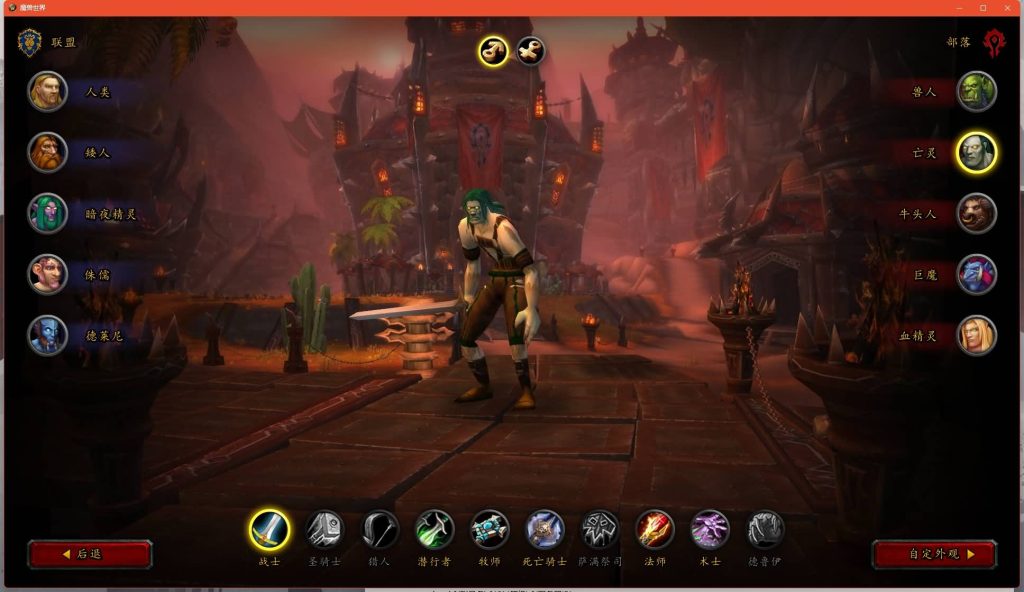Switch to the female gender icon
This screenshot has width=1024, height=592.
530,50
